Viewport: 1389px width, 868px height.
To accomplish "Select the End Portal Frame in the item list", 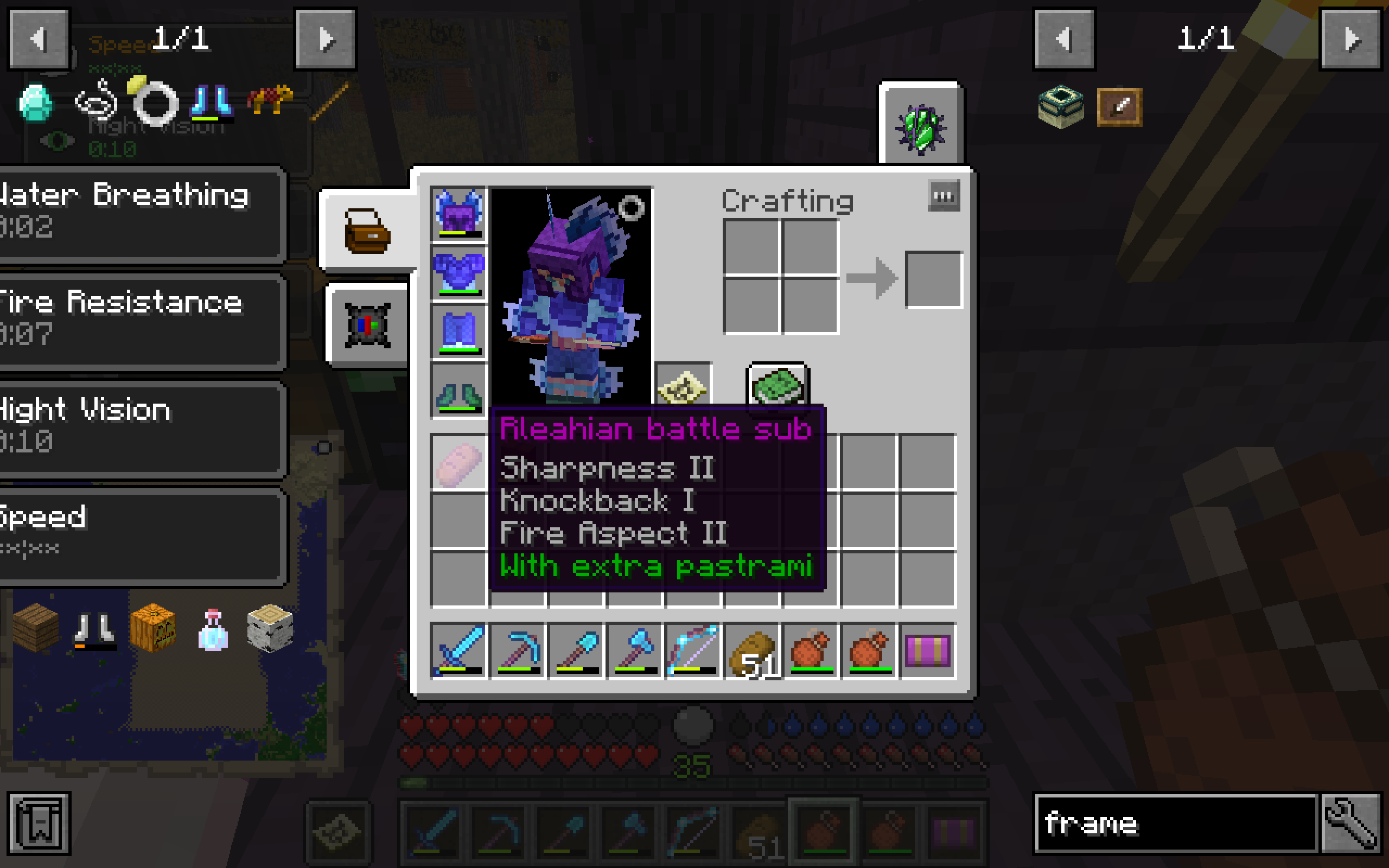I will pos(1061,107).
